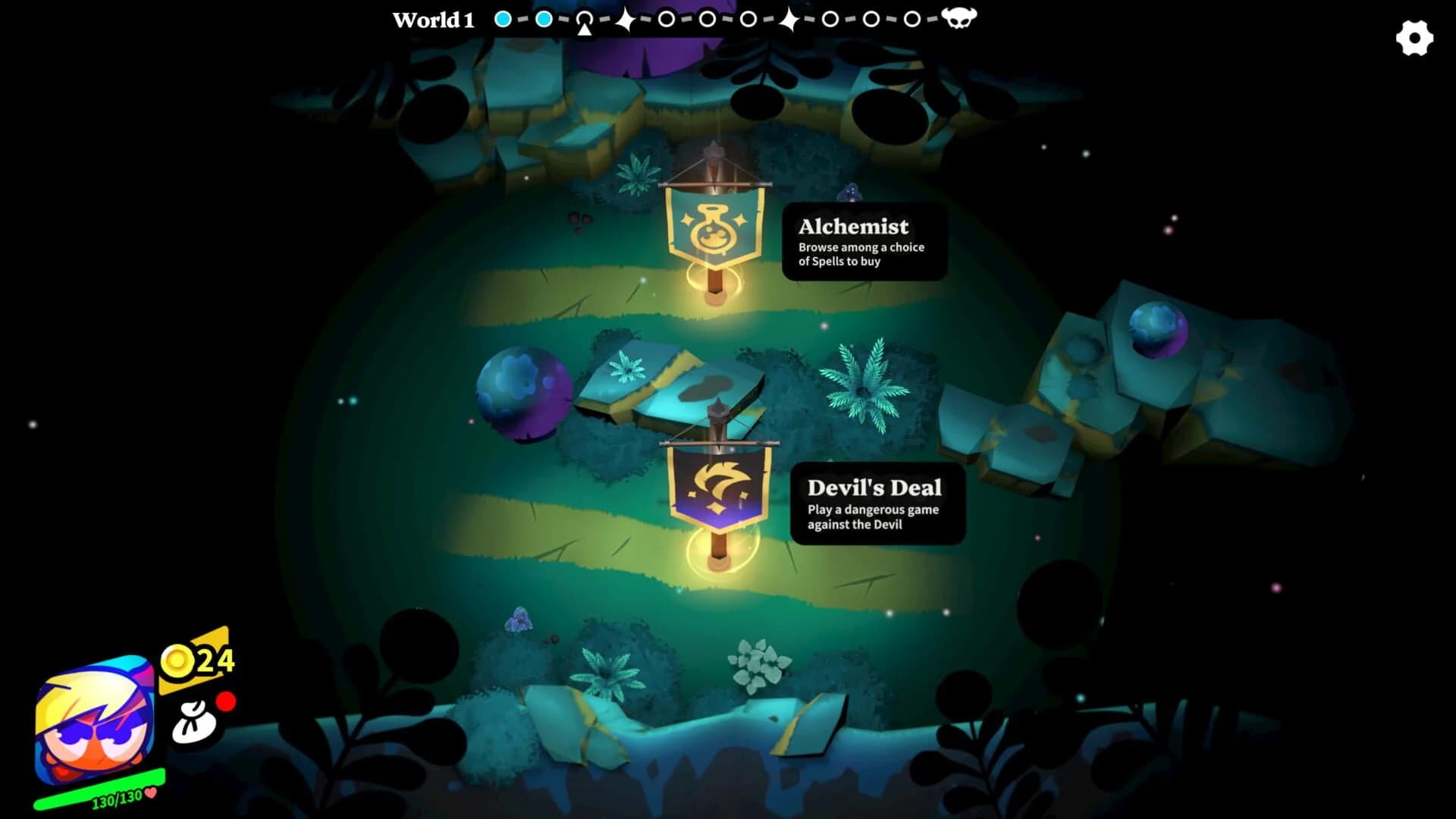Open the settings gear in top right corner

click(x=1414, y=36)
